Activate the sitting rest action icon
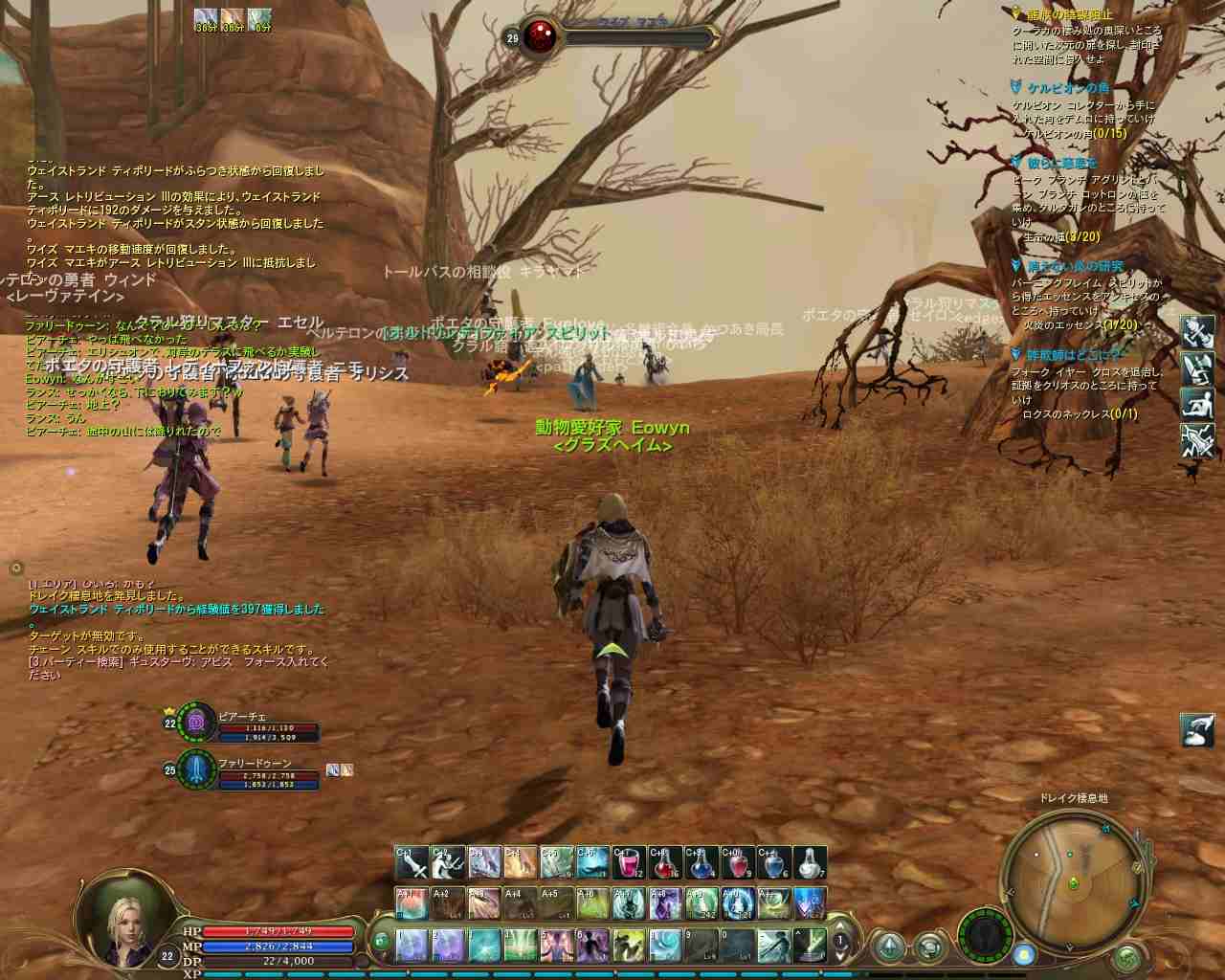The image size is (1225, 980). 1197,404
